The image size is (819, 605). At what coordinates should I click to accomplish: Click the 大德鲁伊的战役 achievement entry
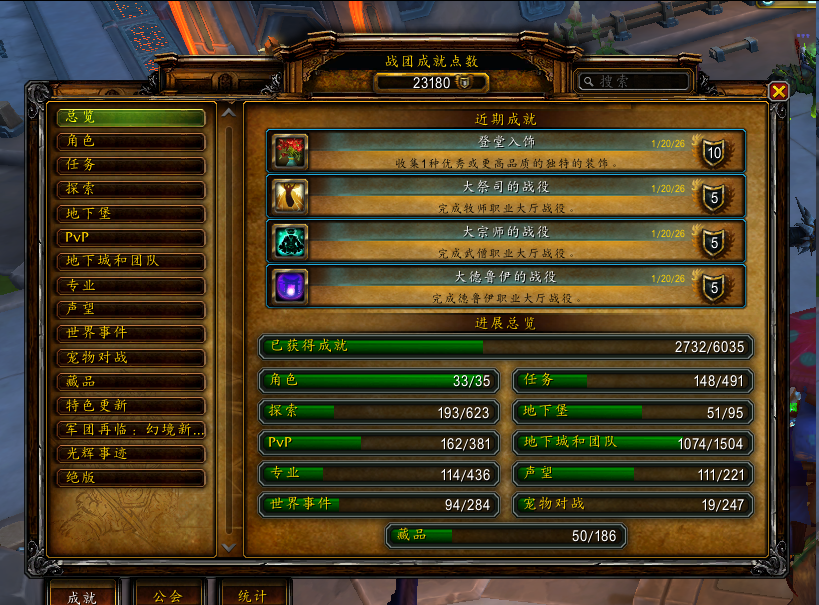tap(505, 286)
